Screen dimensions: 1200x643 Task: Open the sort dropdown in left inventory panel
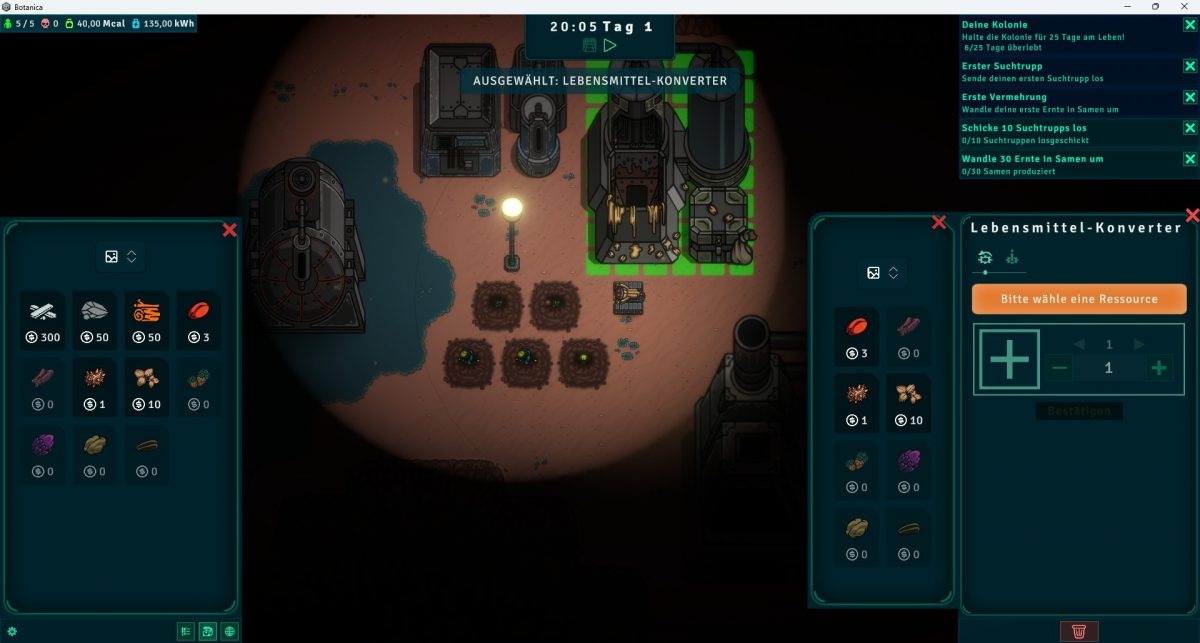(120, 257)
